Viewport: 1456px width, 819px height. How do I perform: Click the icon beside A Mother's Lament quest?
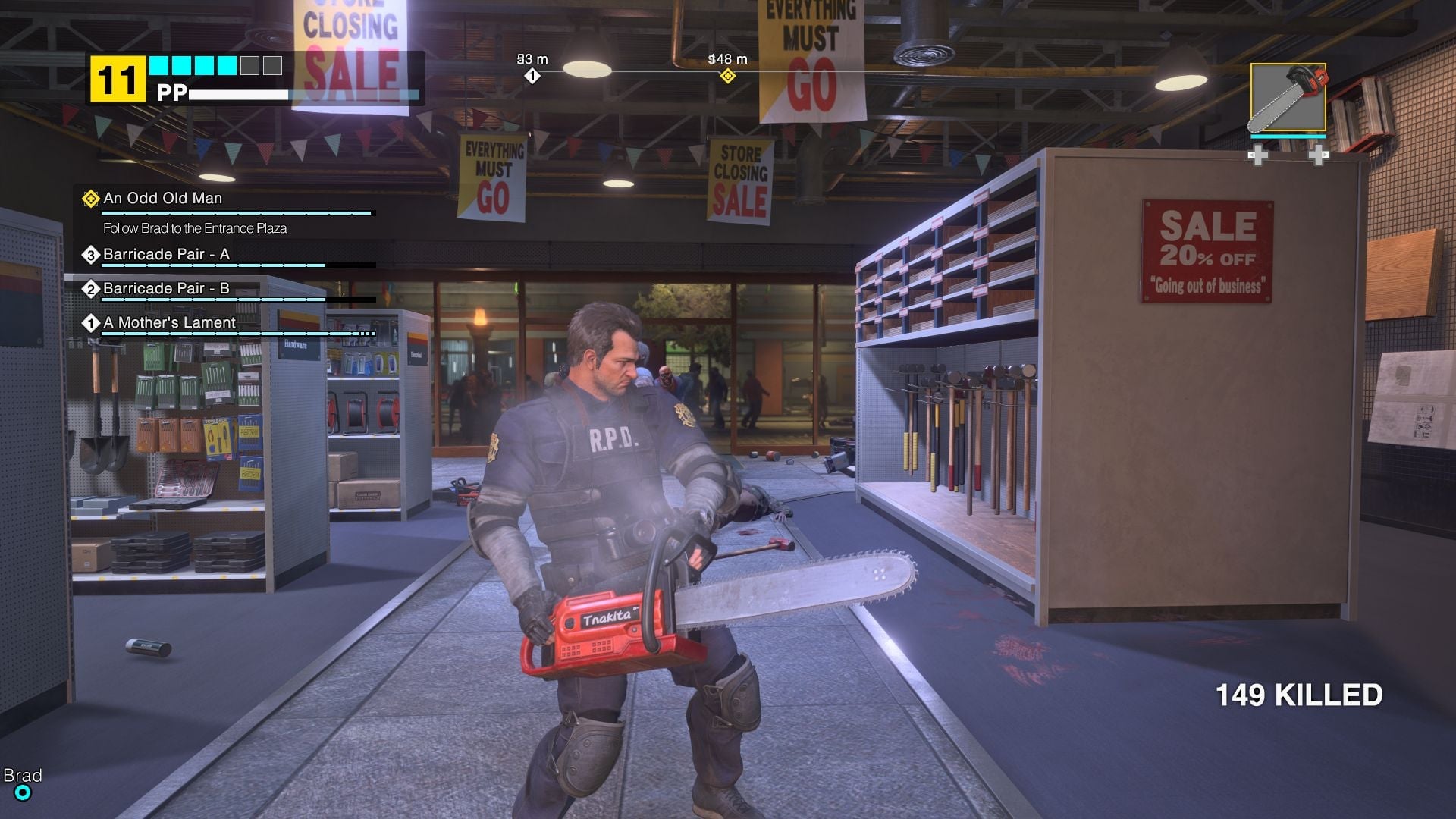(91, 323)
